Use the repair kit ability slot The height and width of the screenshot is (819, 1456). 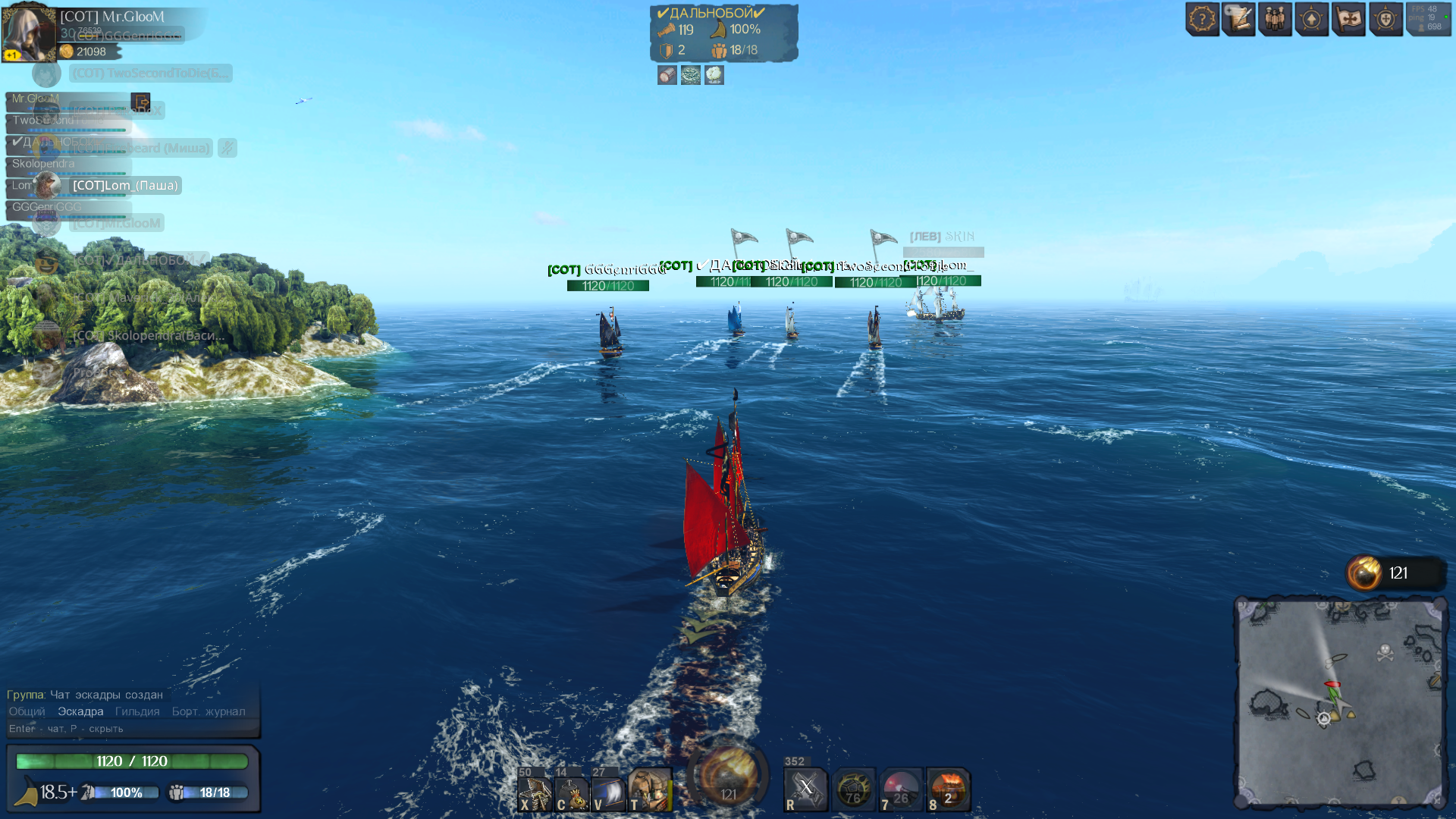click(x=535, y=792)
